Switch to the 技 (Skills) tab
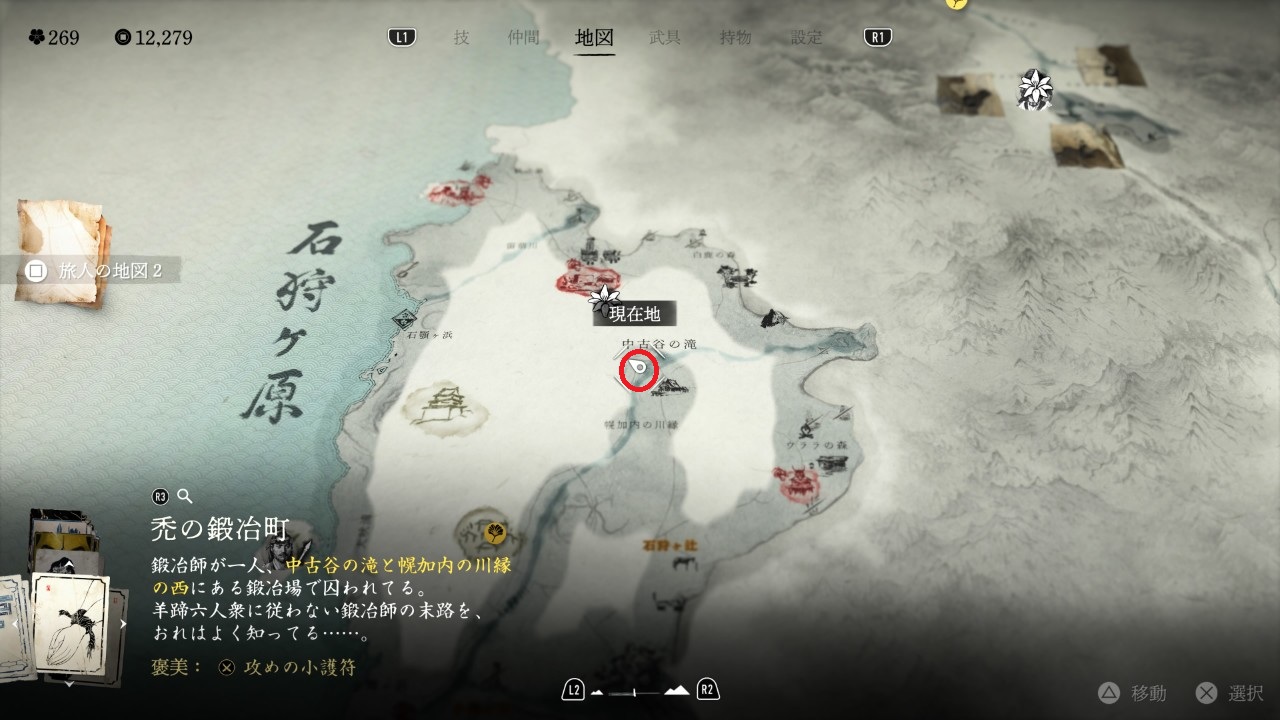 (461, 38)
